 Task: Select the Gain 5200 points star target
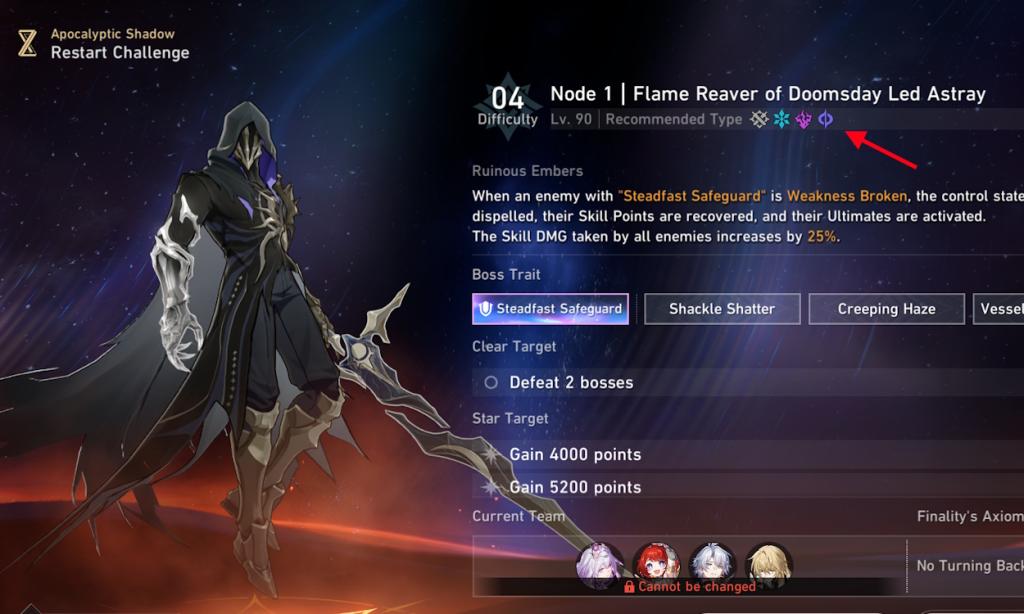click(575, 487)
